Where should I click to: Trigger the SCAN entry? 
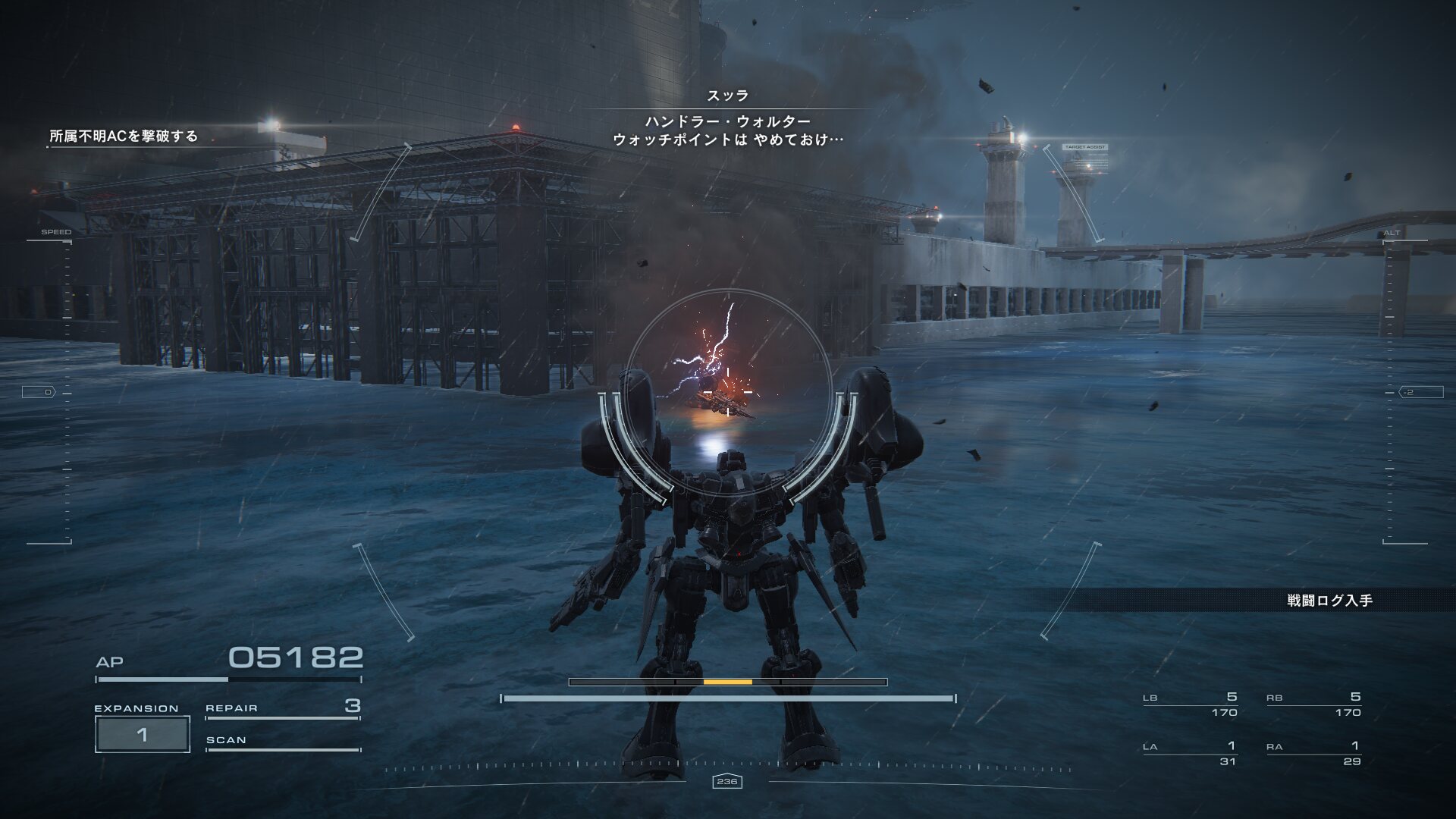pos(282,741)
